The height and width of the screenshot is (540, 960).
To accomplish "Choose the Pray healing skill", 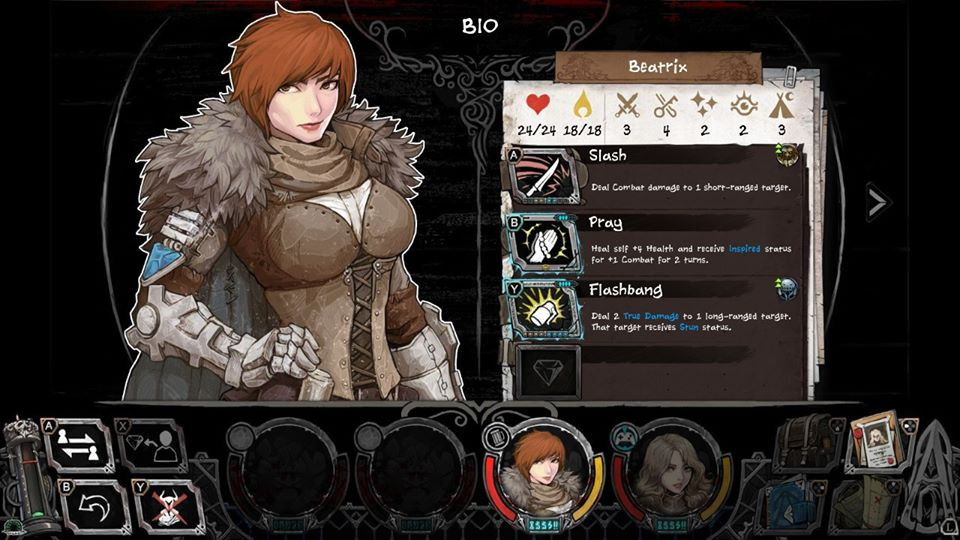I will coord(544,243).
